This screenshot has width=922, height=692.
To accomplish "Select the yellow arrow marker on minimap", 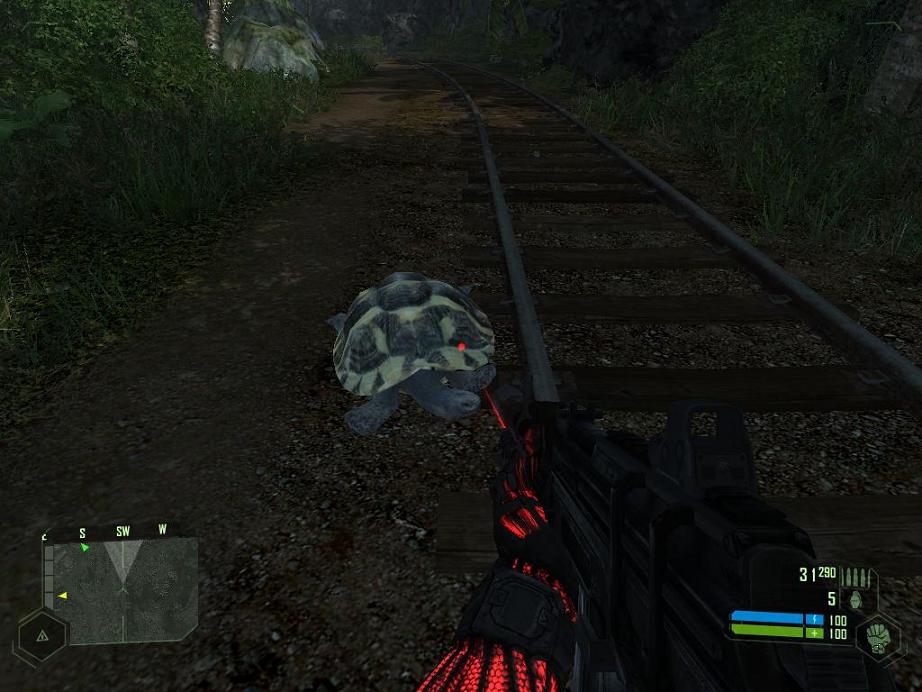I will coord(62,596).
